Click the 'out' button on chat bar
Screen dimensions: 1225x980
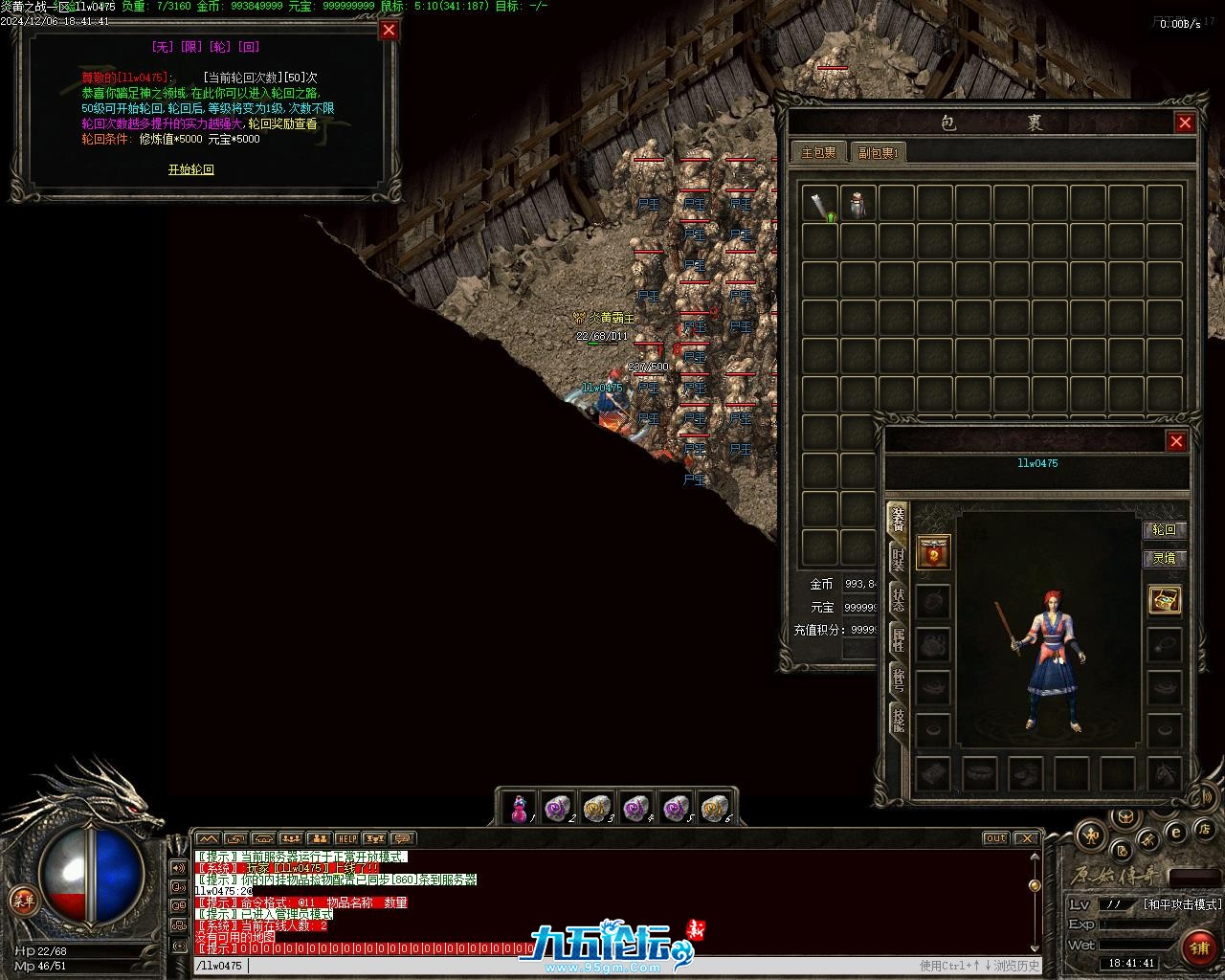996,838
